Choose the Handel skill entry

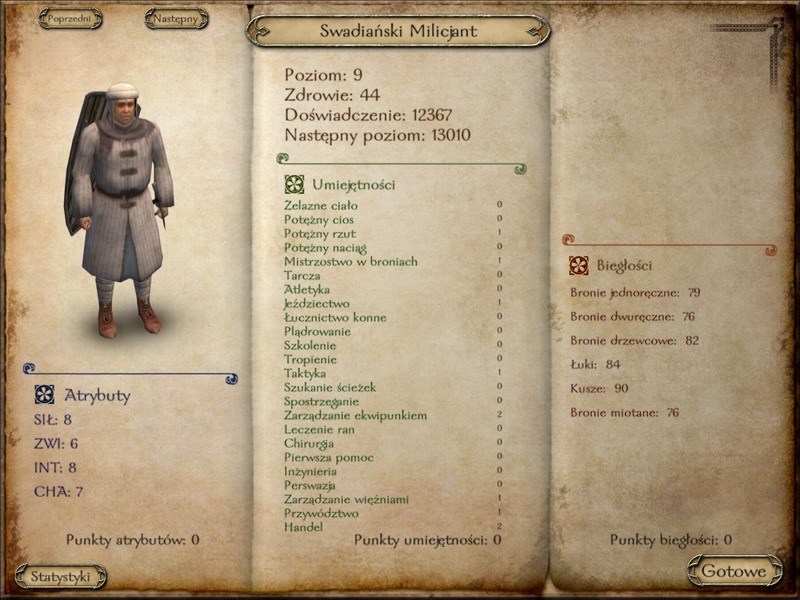(x=303, y=527)
